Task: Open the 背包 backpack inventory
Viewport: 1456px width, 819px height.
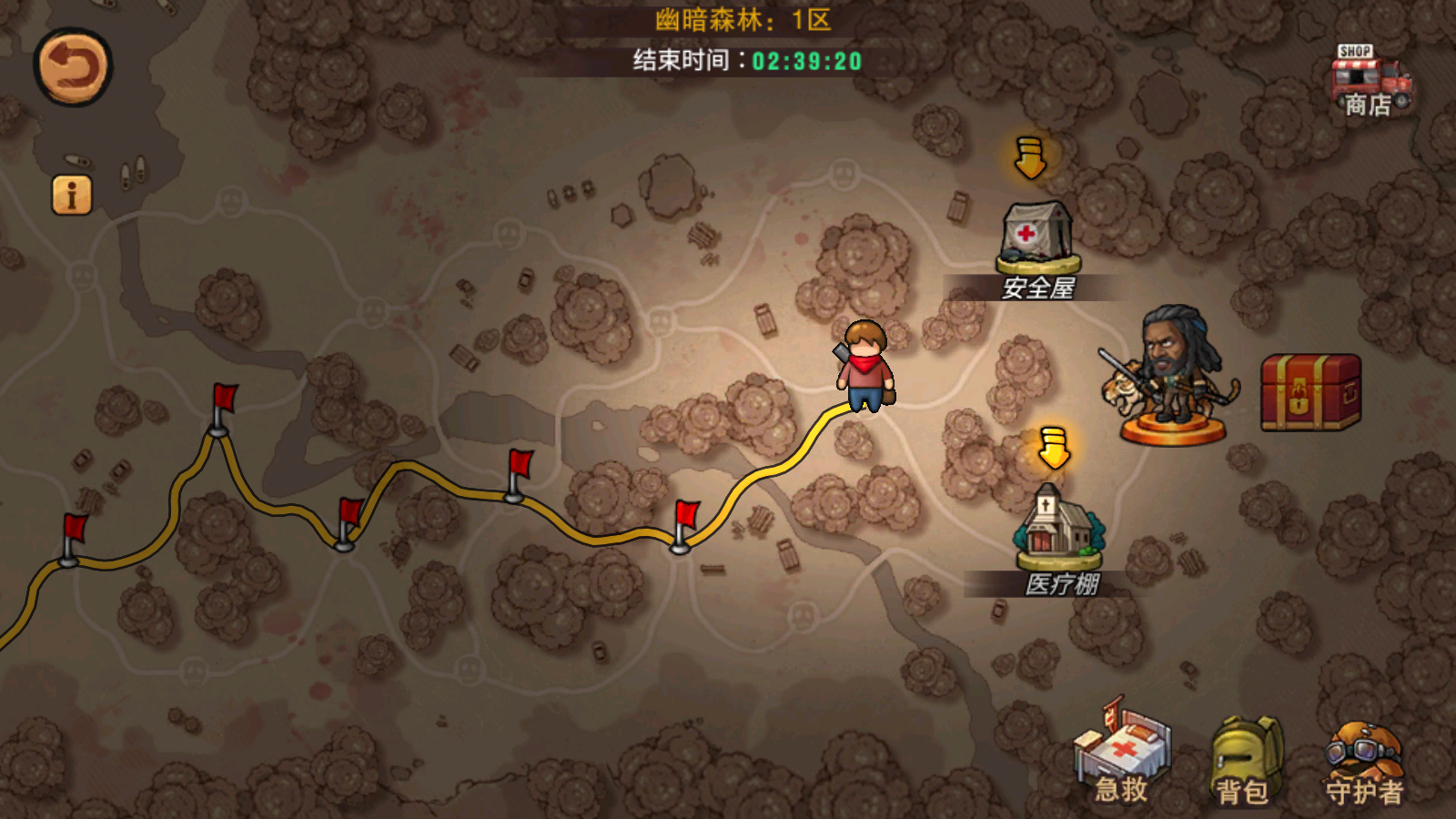Action: pyautogui.click(x=1244, y=760)
